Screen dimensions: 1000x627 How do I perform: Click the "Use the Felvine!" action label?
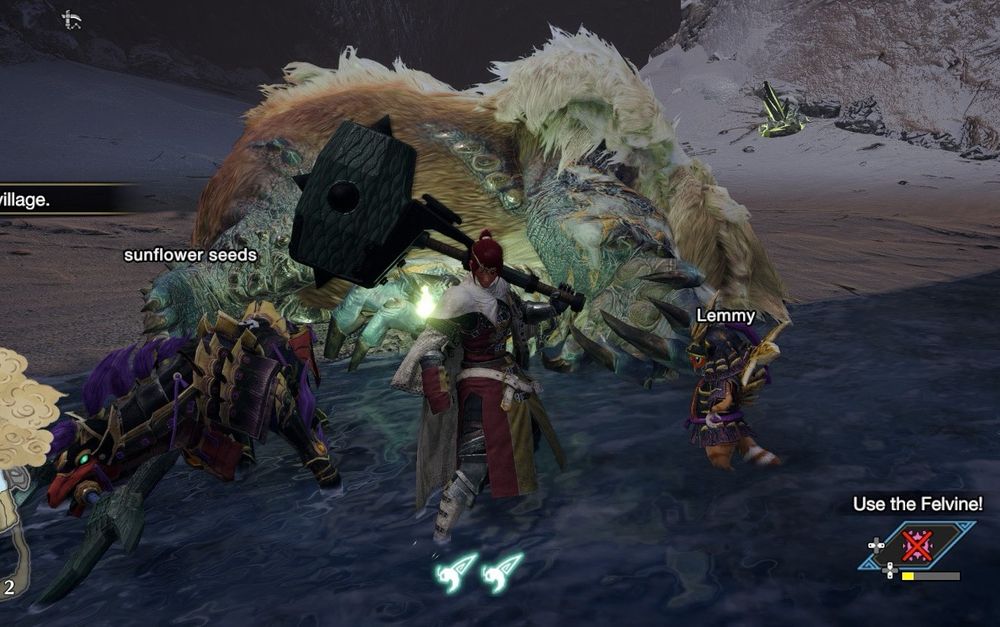[x=917, y=505]
